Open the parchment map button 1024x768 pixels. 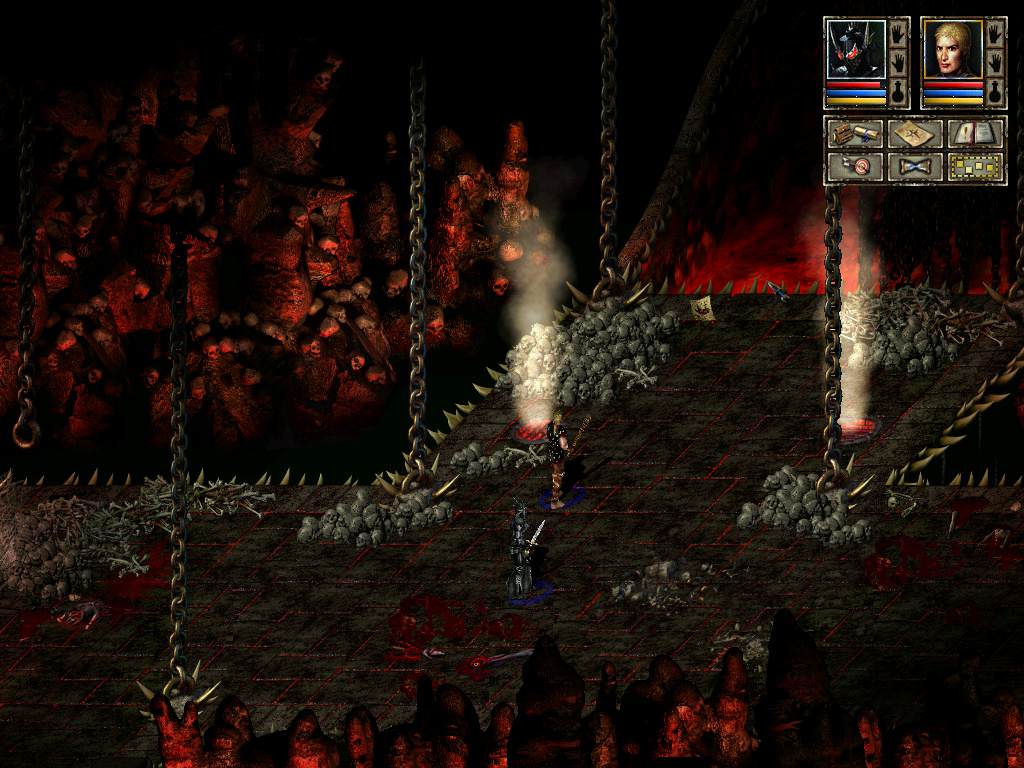coord(915,133)
